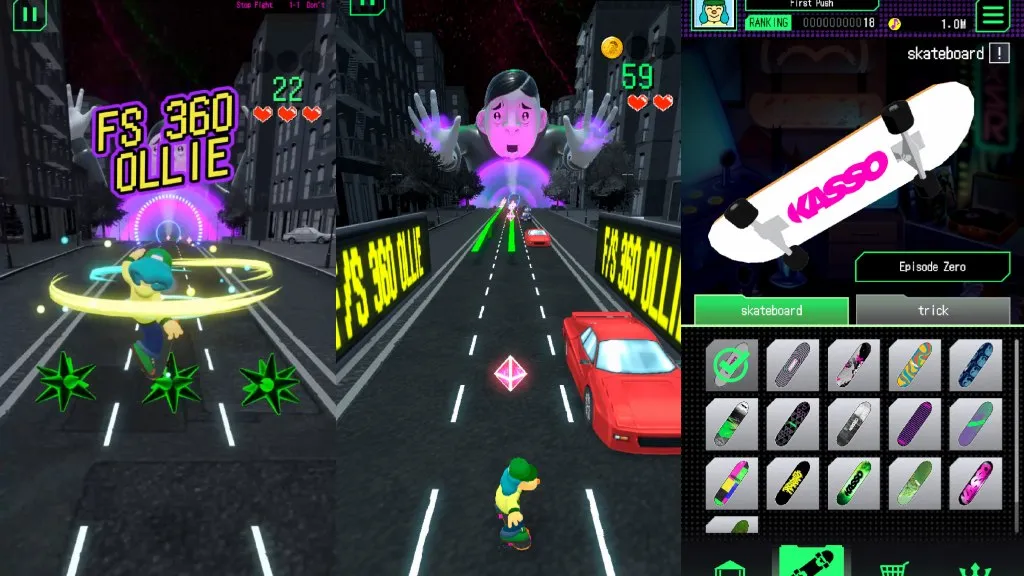Screen dimensions: 1024x576
Task: Select the Episode Zero button
Action: (x=932, y=267)
